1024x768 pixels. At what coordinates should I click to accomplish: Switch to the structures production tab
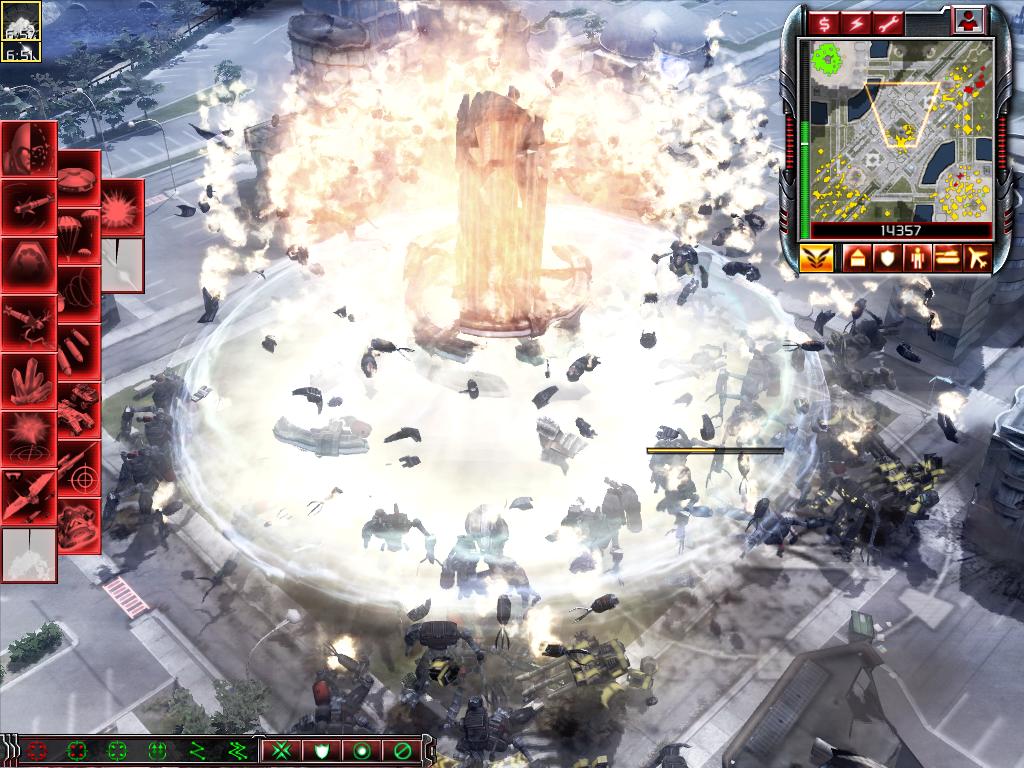(x=857, y=259)
